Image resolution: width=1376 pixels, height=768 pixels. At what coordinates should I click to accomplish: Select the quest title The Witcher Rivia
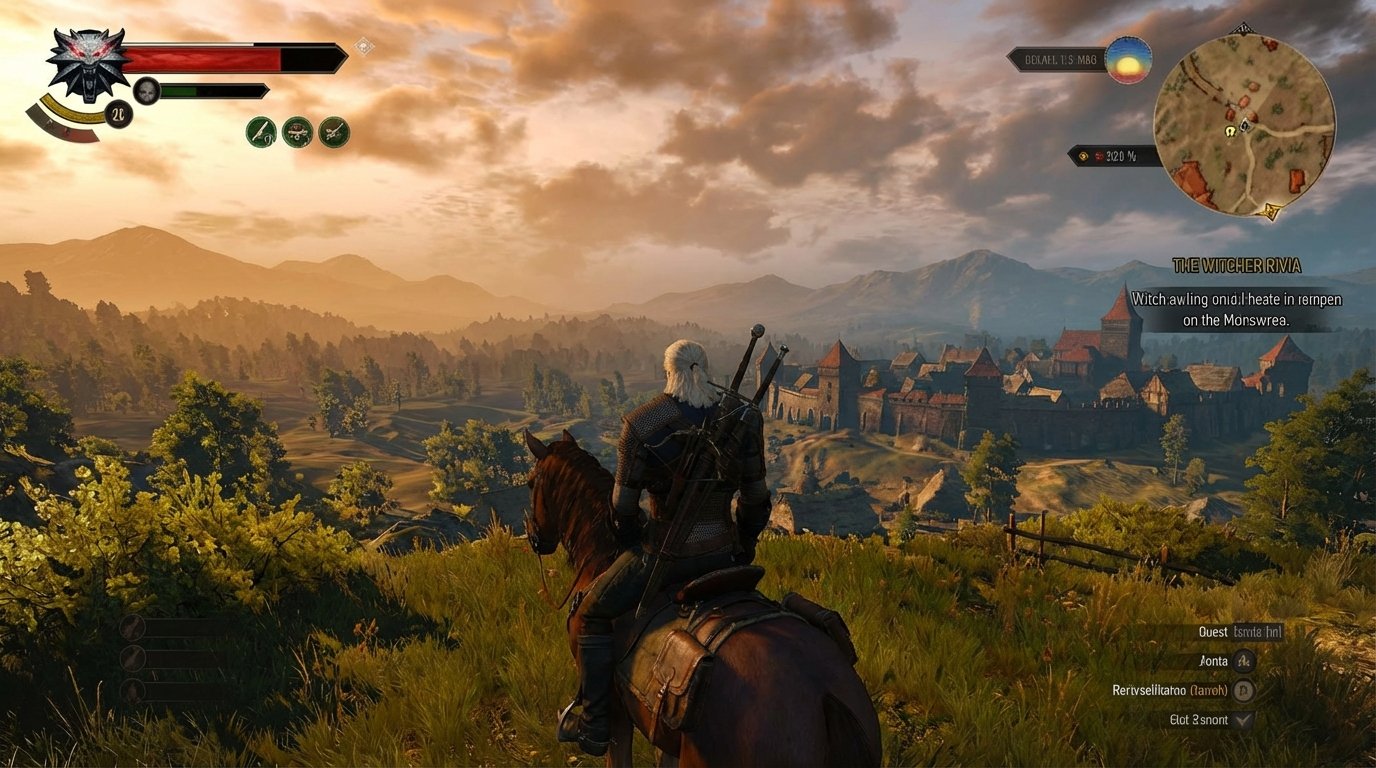click(x=1236, y=266)
